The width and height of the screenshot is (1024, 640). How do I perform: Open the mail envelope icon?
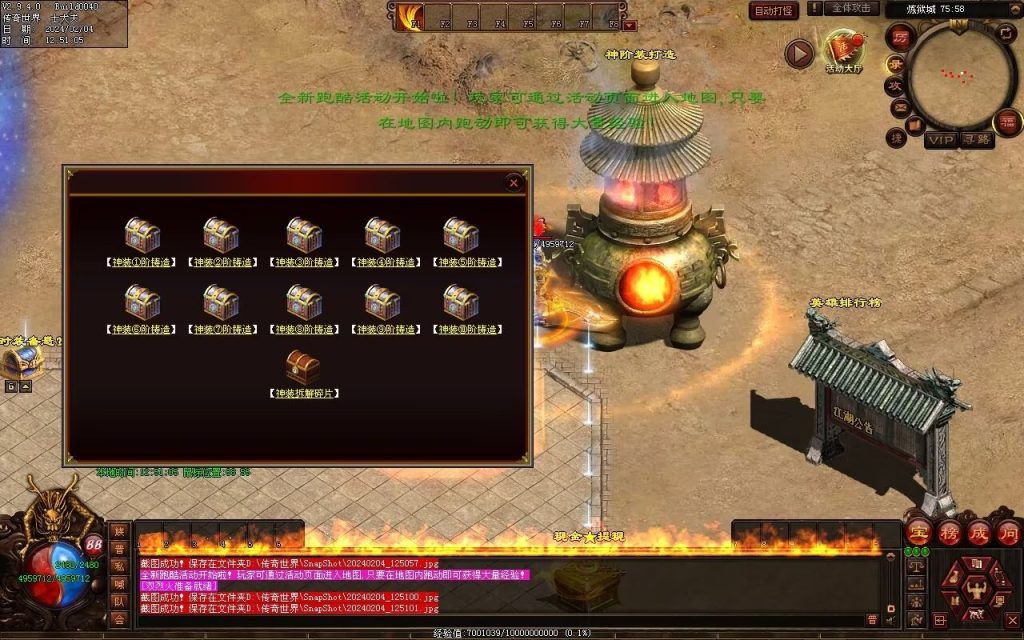click(x=898, y=108)
